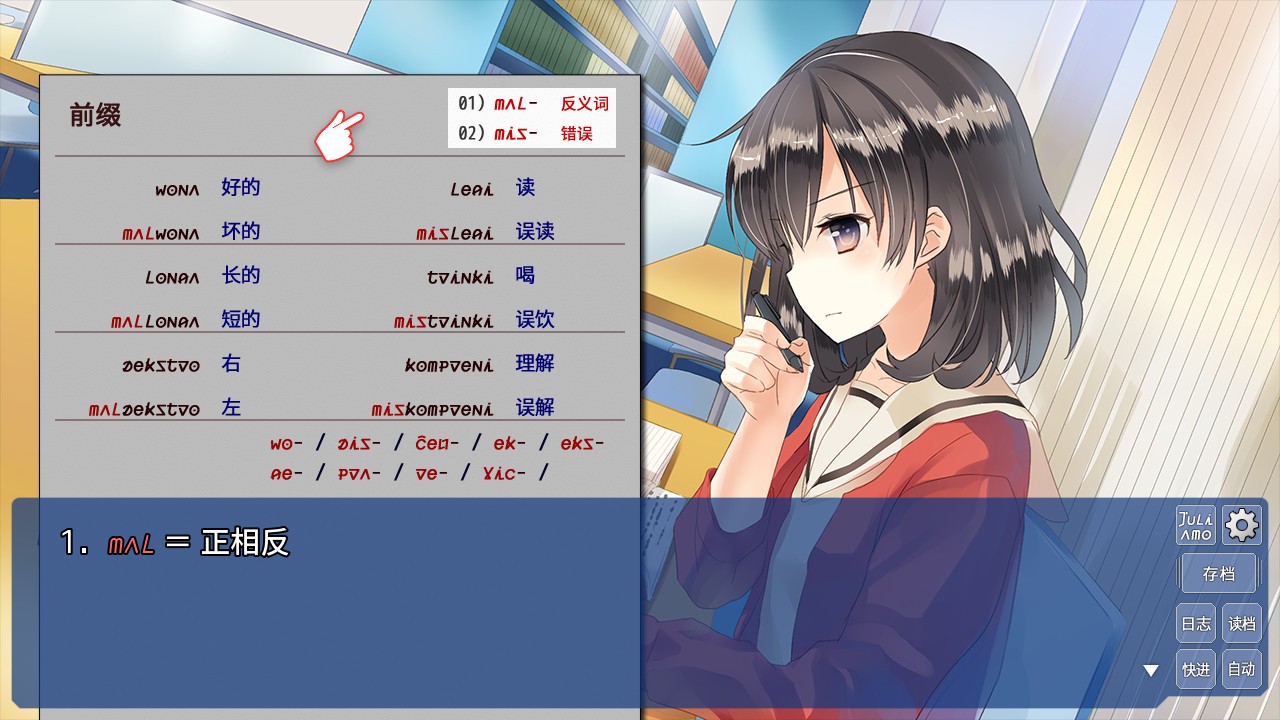Click the 存档 save icon button
This screenshot has height=720, width=1280.
pos(1218,572)
